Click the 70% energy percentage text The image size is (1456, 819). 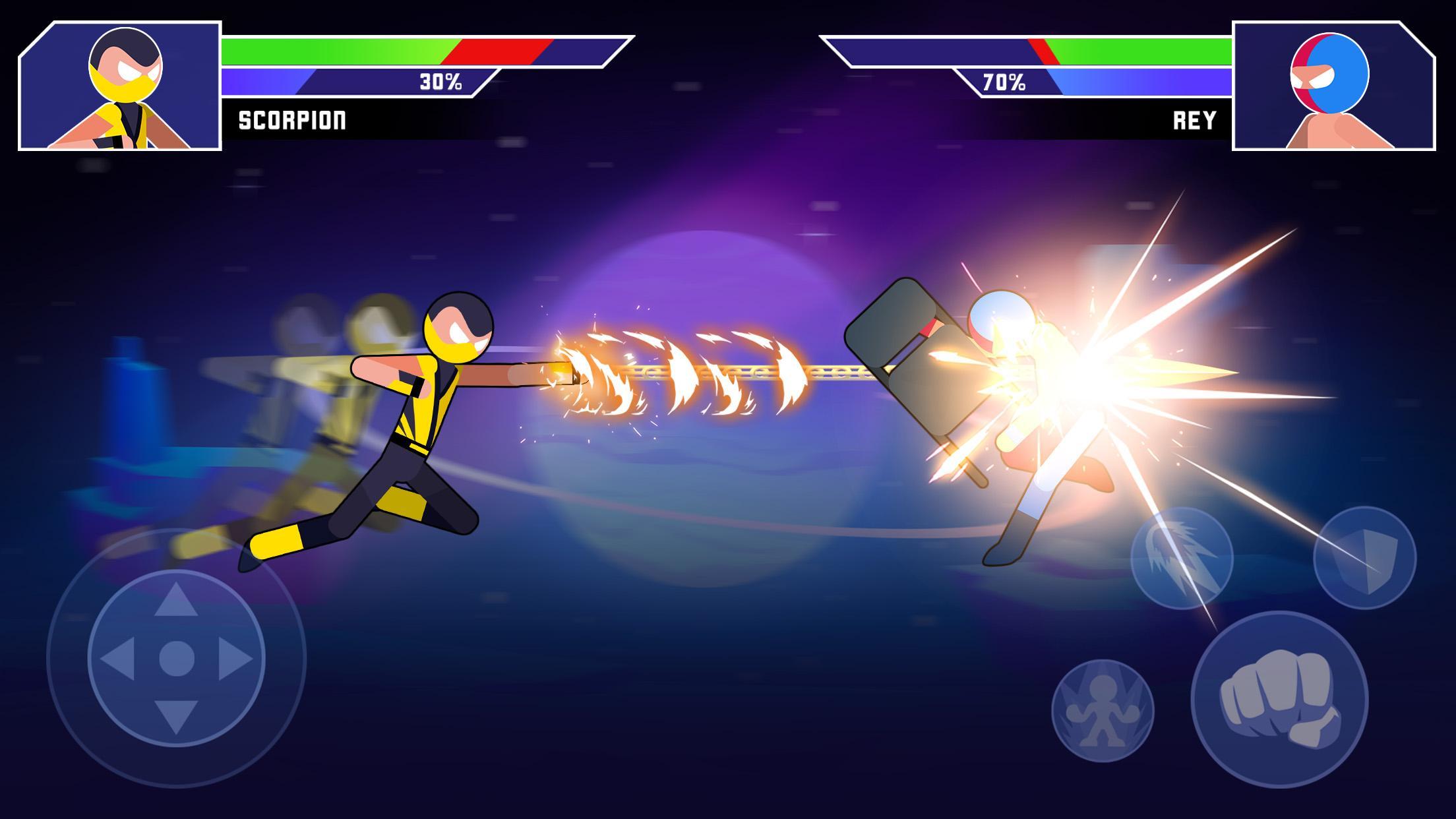pos(1004,83)
